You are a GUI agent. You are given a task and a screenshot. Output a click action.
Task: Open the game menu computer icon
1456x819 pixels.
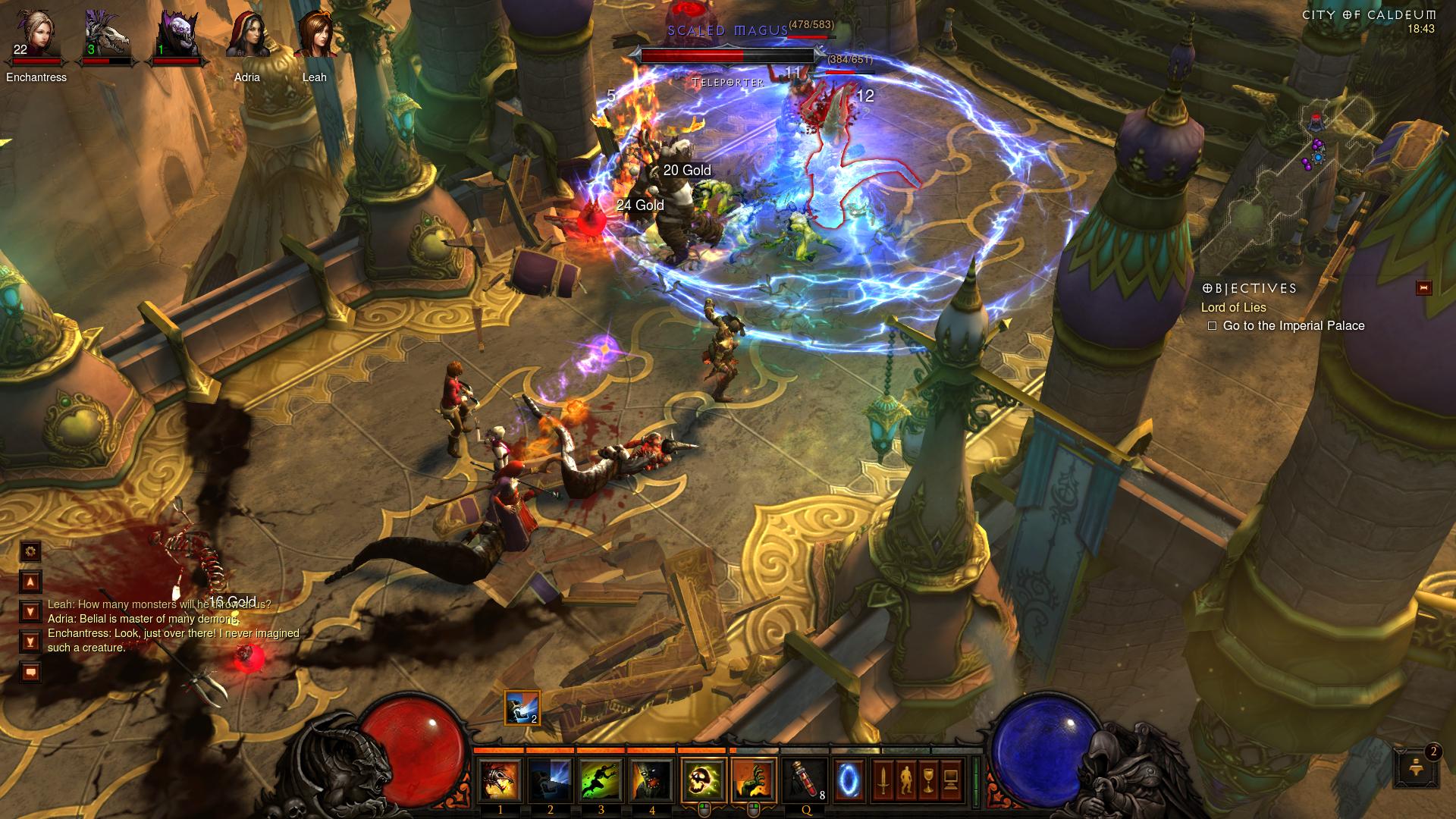point(951,780)
